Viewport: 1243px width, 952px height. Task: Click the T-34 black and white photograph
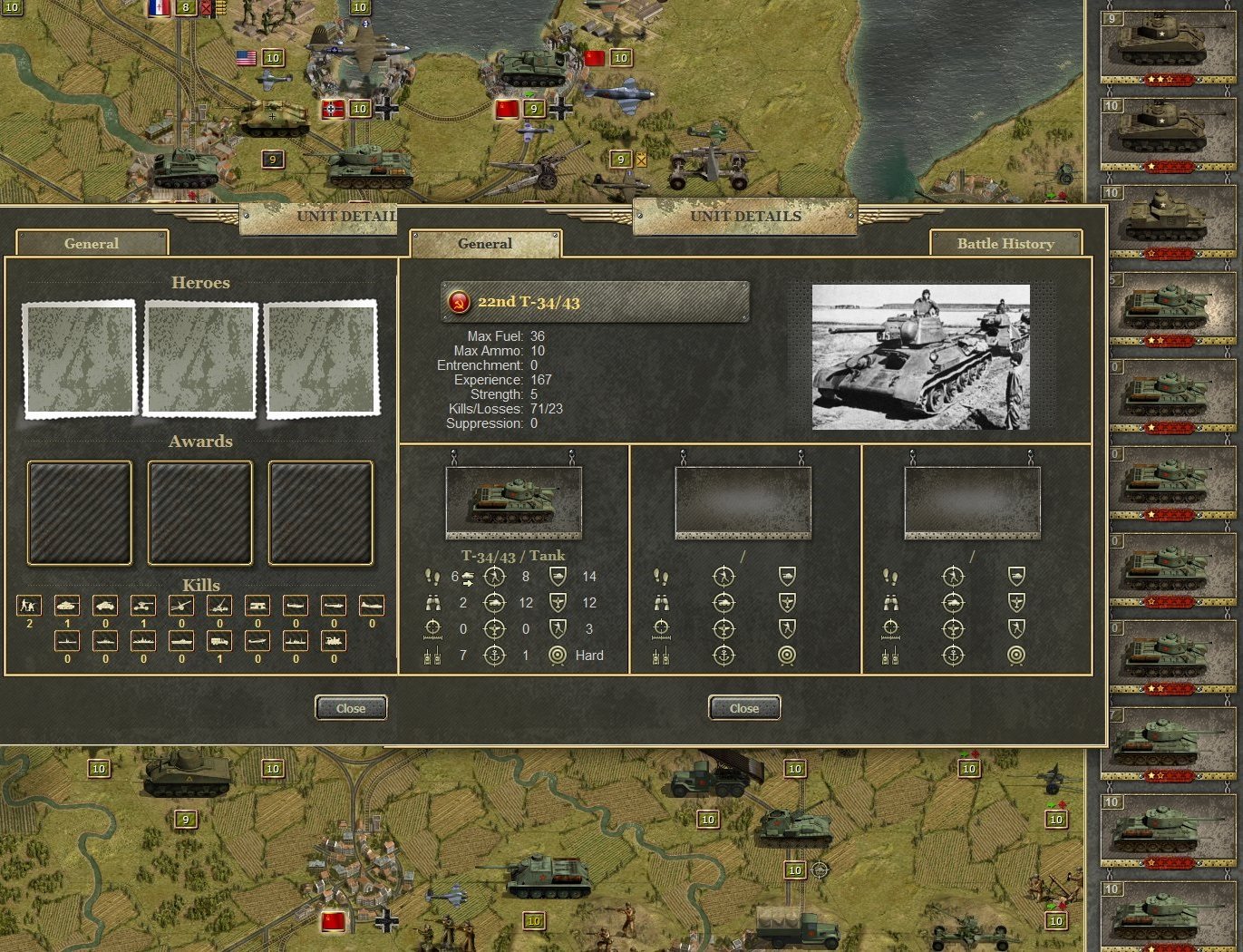pos(921,357)
